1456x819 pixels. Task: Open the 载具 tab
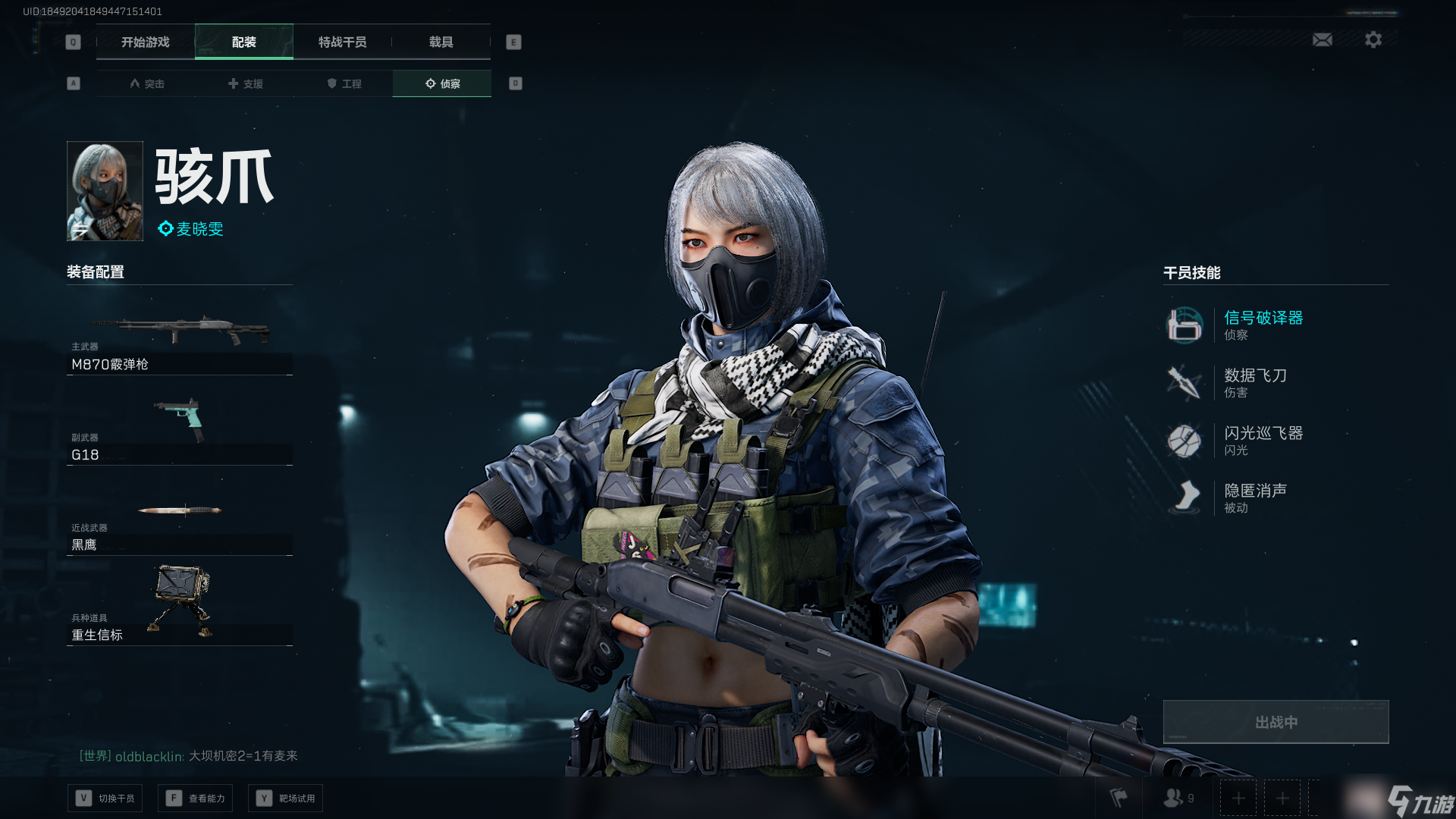(441, 42)
